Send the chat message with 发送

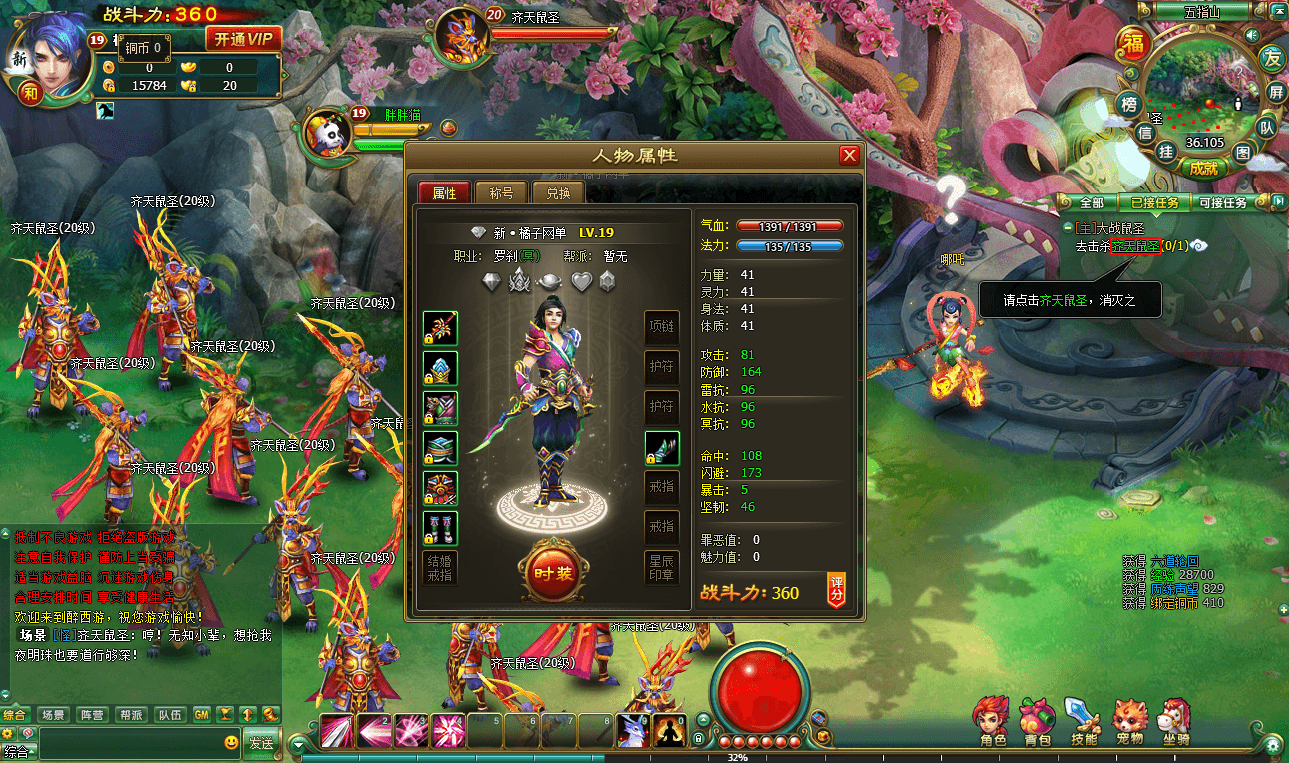(261, 743)
